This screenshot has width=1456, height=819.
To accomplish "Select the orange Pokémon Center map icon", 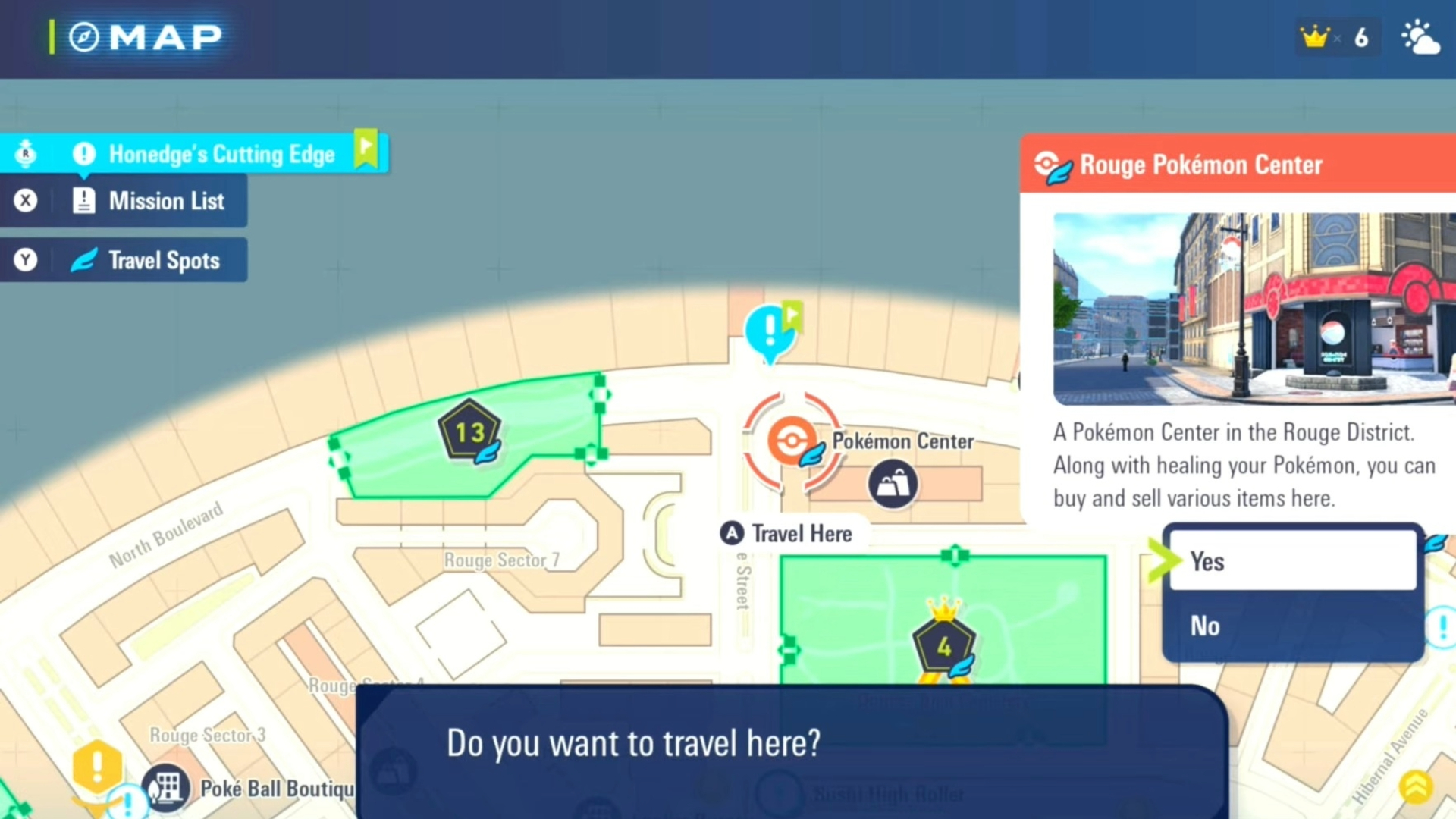I will (x=791, y=440).
